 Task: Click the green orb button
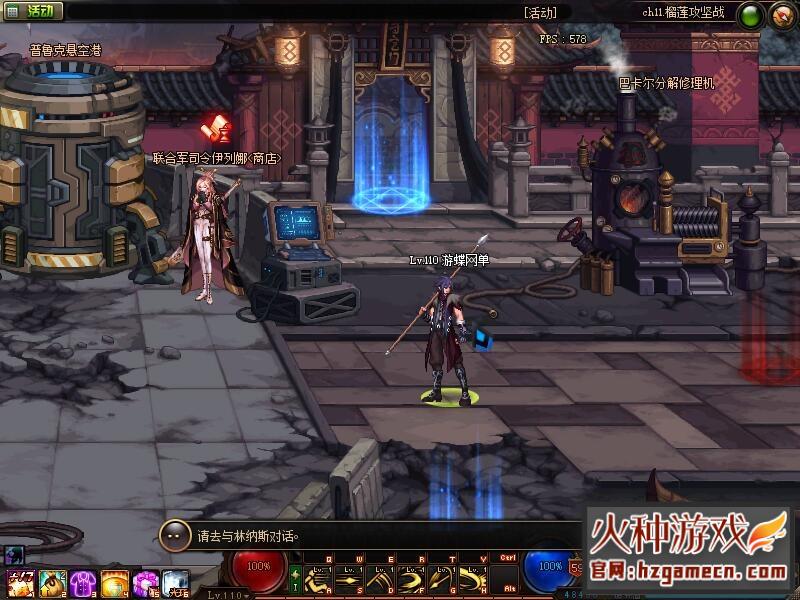point(749,15)
